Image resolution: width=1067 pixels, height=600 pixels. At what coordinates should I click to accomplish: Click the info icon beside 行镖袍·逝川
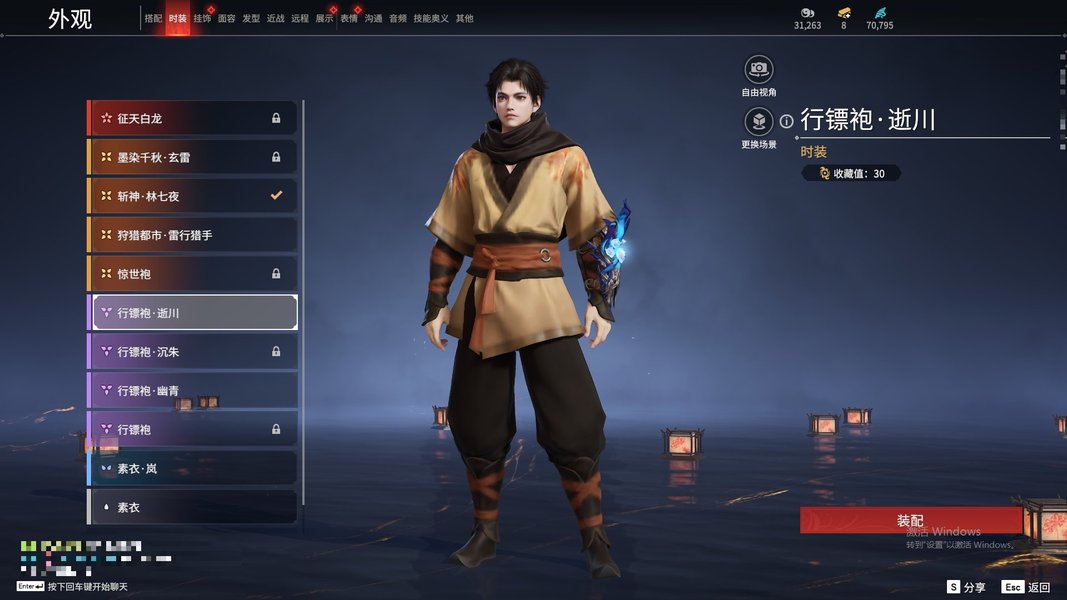click(x=786, y=121)
